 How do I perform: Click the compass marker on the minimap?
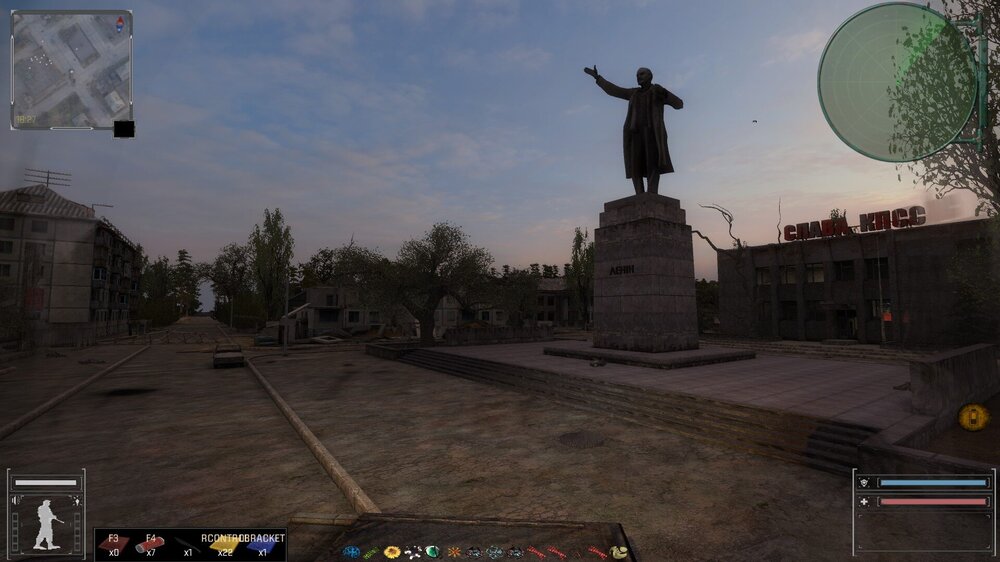coord(122,21)
